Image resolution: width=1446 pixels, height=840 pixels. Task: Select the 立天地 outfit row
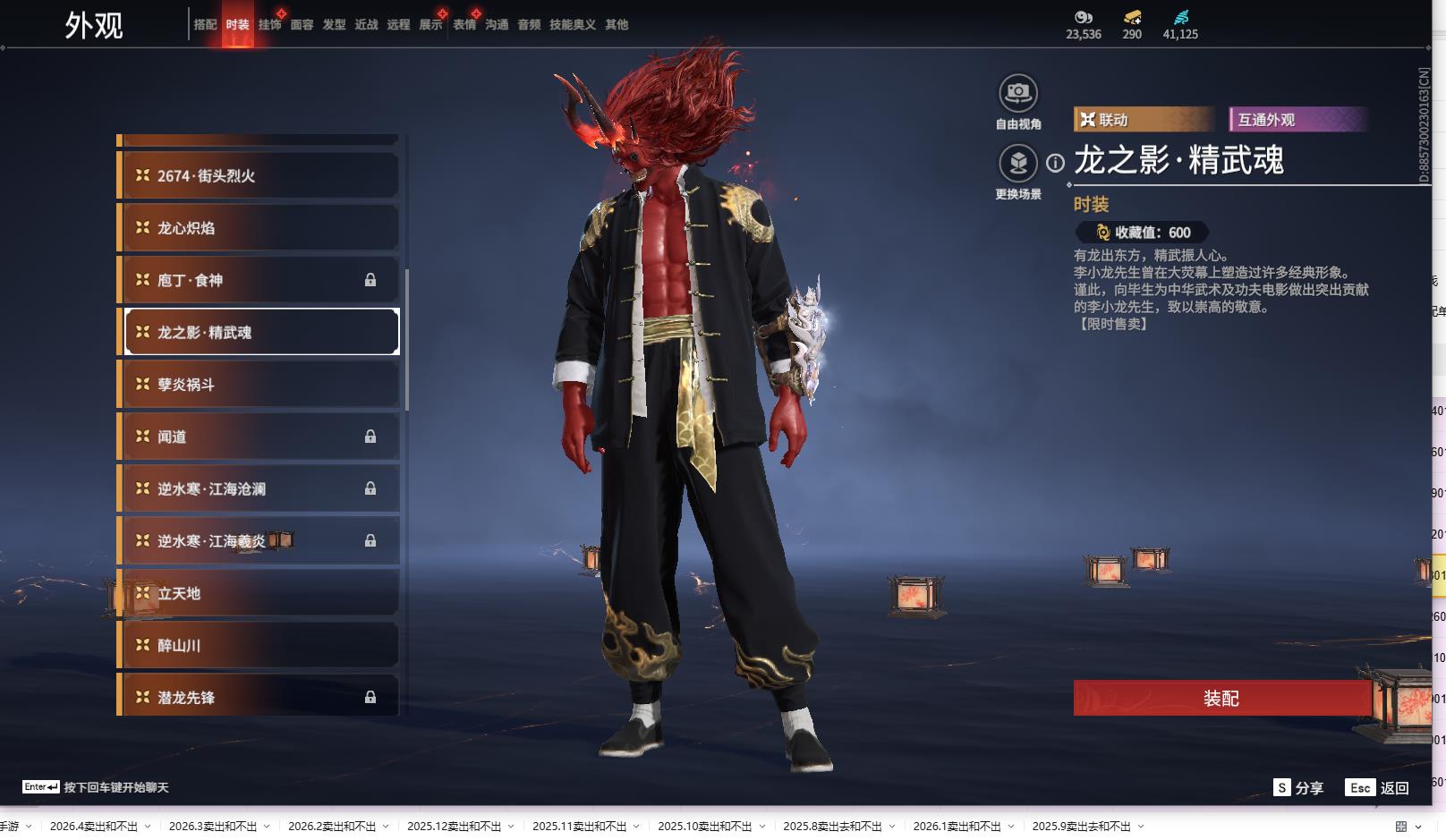click(259, 593)
